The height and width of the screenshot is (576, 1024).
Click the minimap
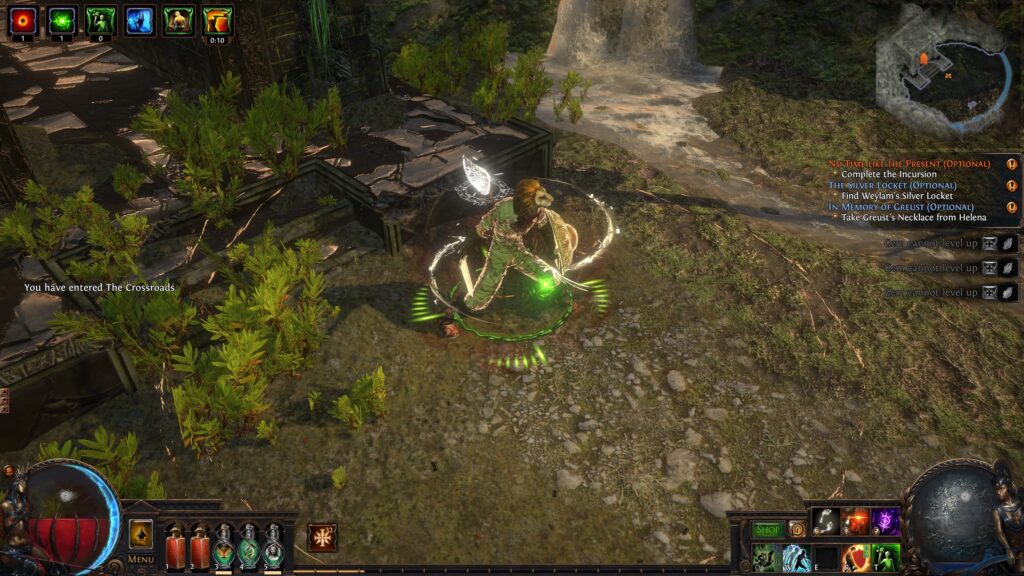(938, 70)
